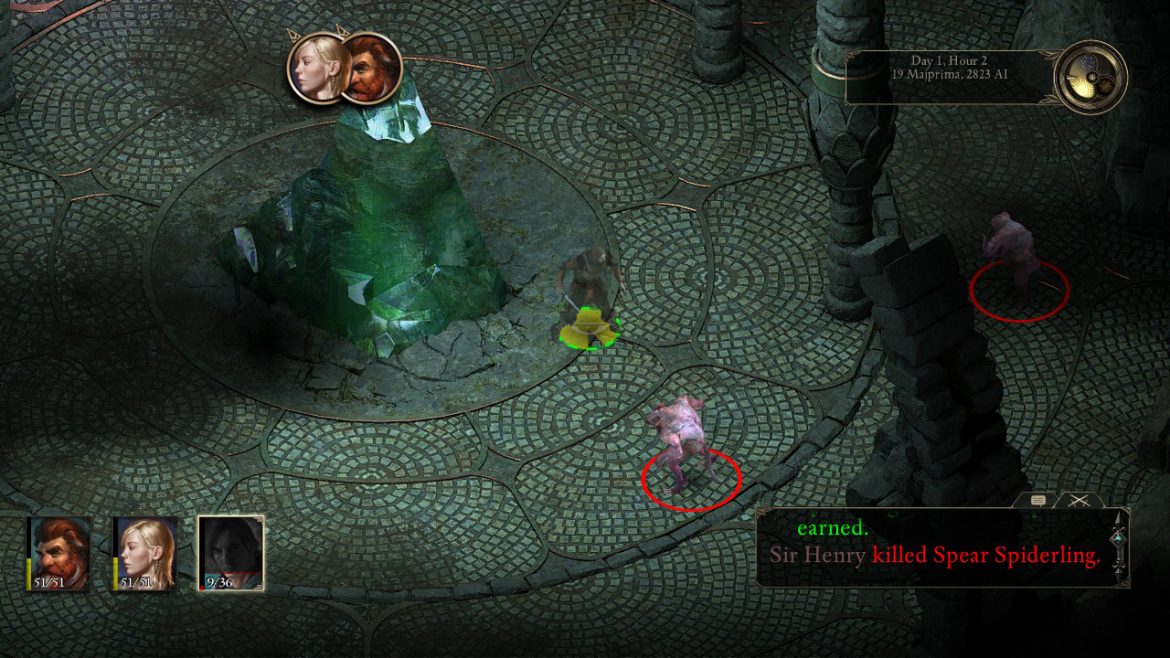Switch to the dialogue log tab
This screenshot has width=1170, height=658.
[1038, 500]
